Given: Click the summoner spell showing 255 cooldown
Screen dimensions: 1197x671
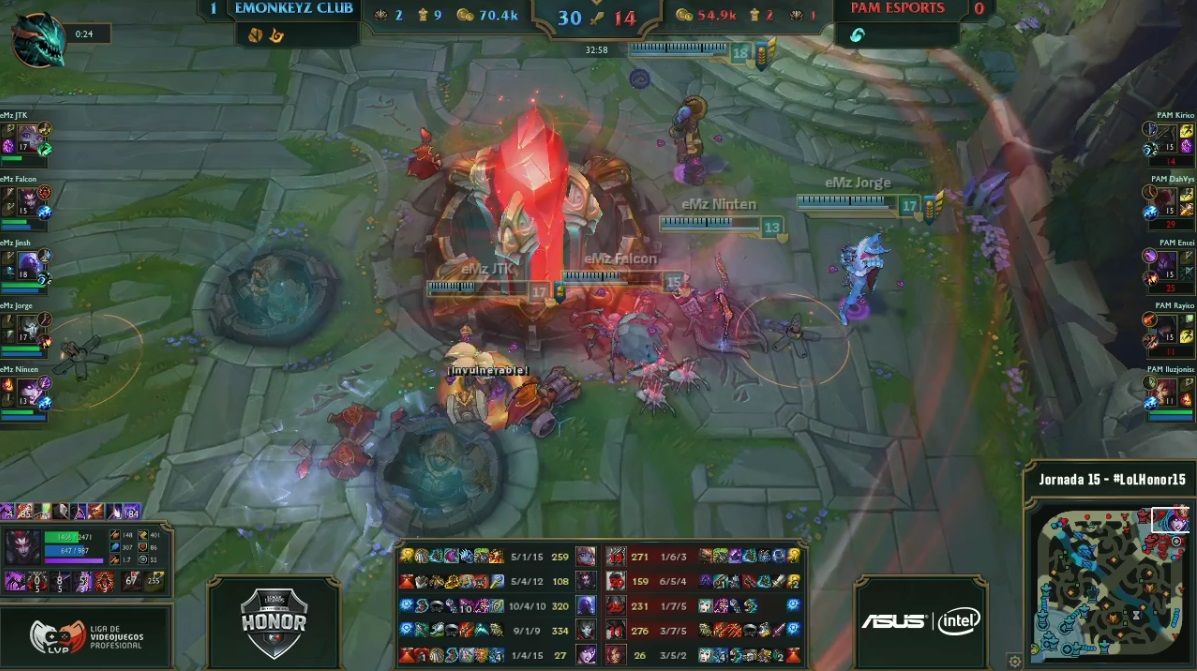Looking at the screenshot, I should [153, 581].
